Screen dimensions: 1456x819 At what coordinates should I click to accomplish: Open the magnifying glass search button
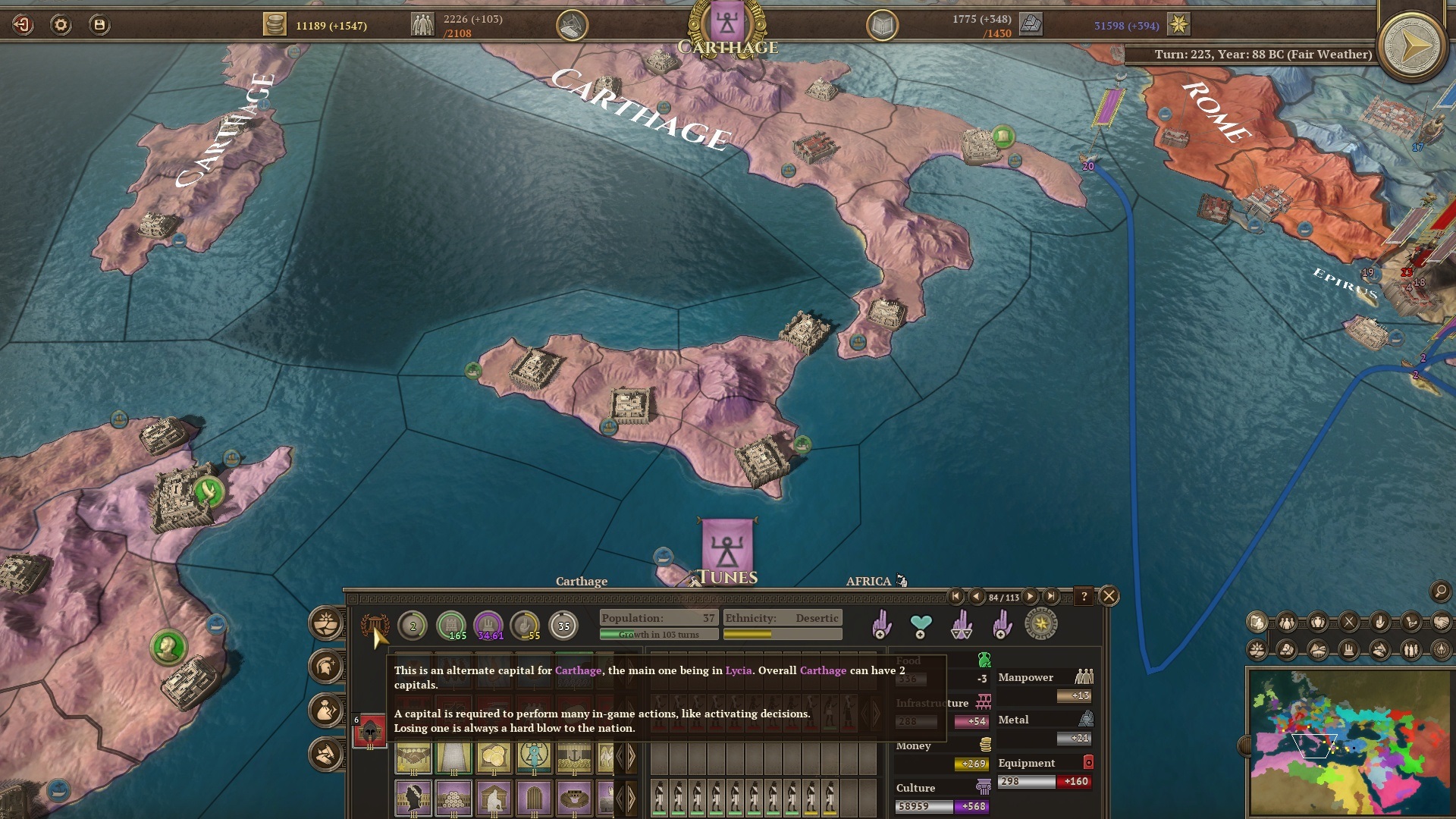click(1439, 591)
